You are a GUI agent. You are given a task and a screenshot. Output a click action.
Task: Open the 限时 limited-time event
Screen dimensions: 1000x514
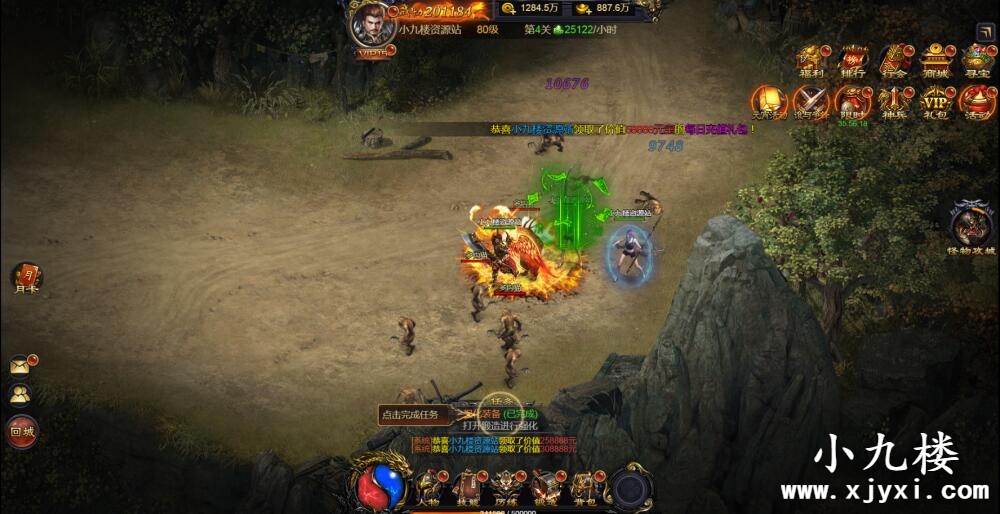point(853,102)
